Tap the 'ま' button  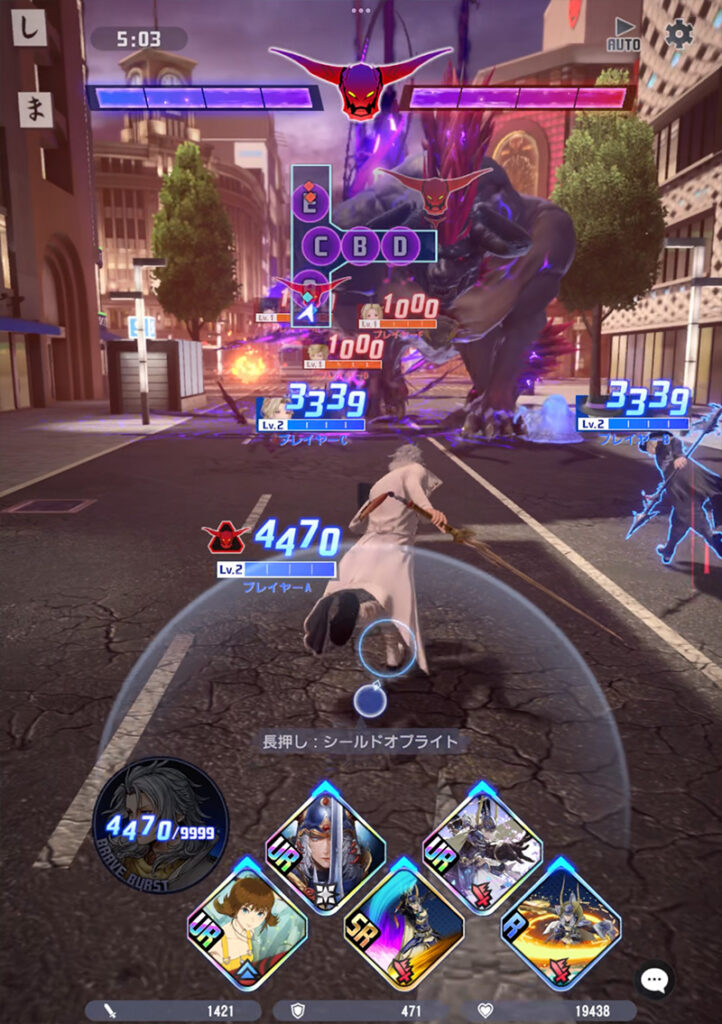point(36,109)
